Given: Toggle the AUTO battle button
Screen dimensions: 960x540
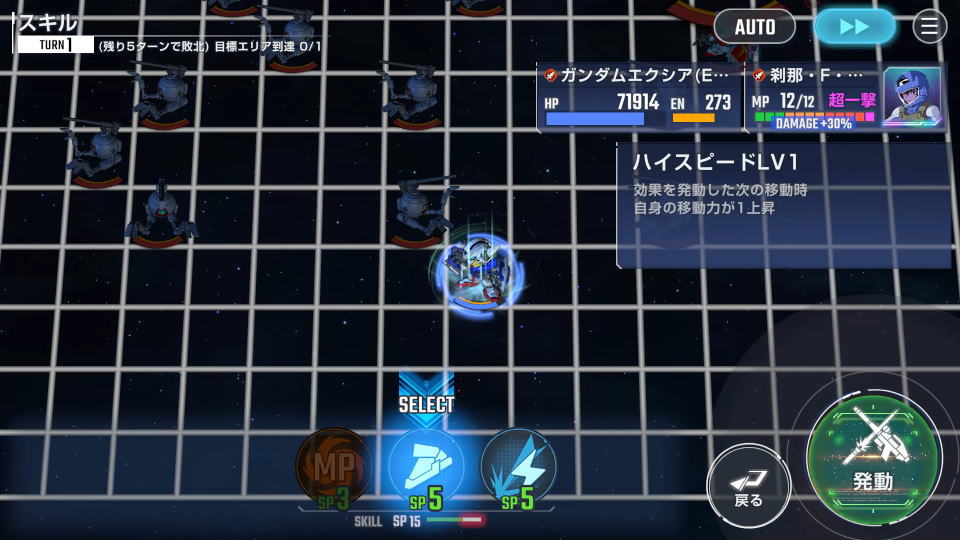Looking at the screenshot, I should pyautogui.click(x=754, y=26).
